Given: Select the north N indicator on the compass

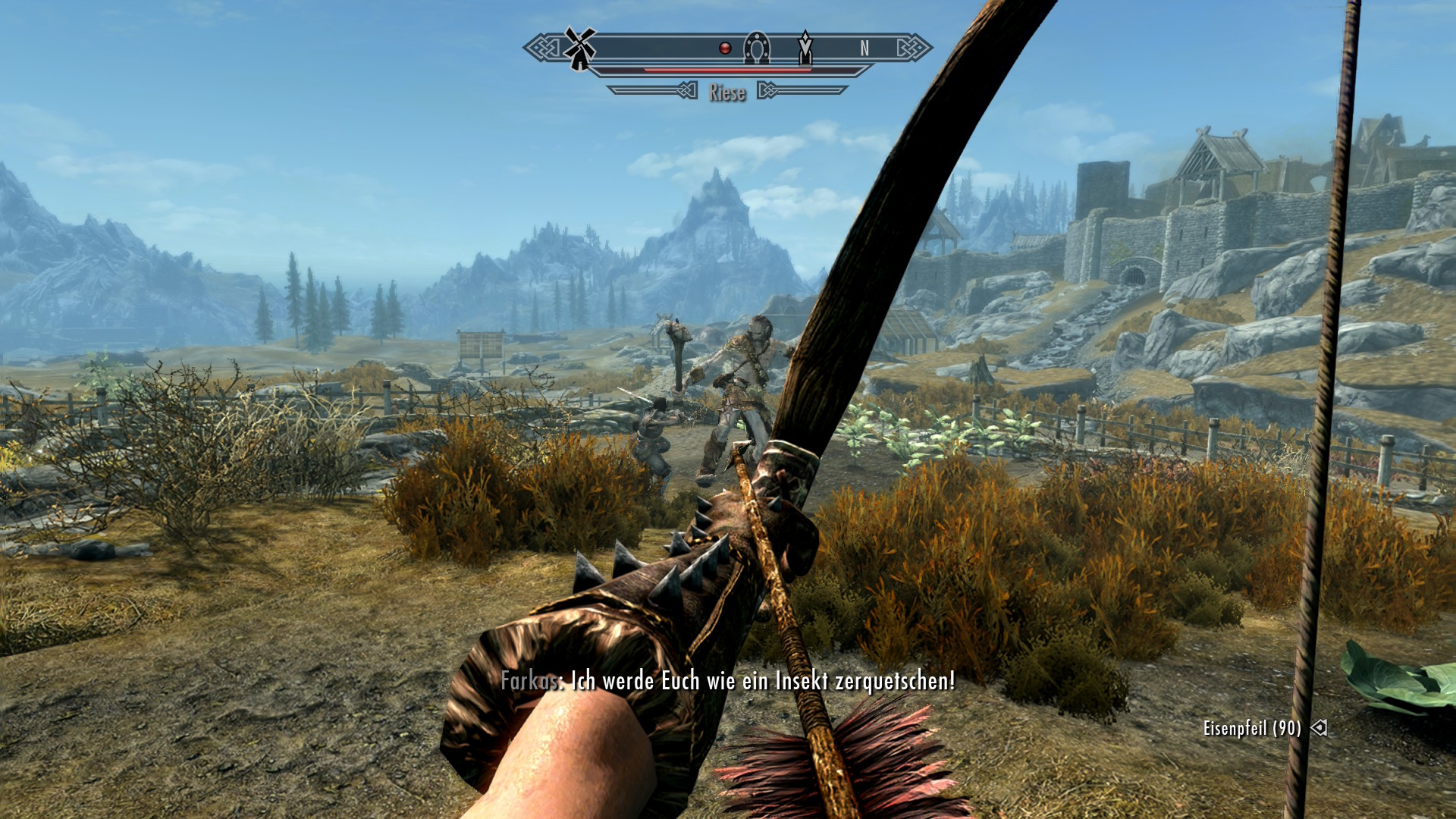Looking at the screenshot, I should (x=864, y=49).
